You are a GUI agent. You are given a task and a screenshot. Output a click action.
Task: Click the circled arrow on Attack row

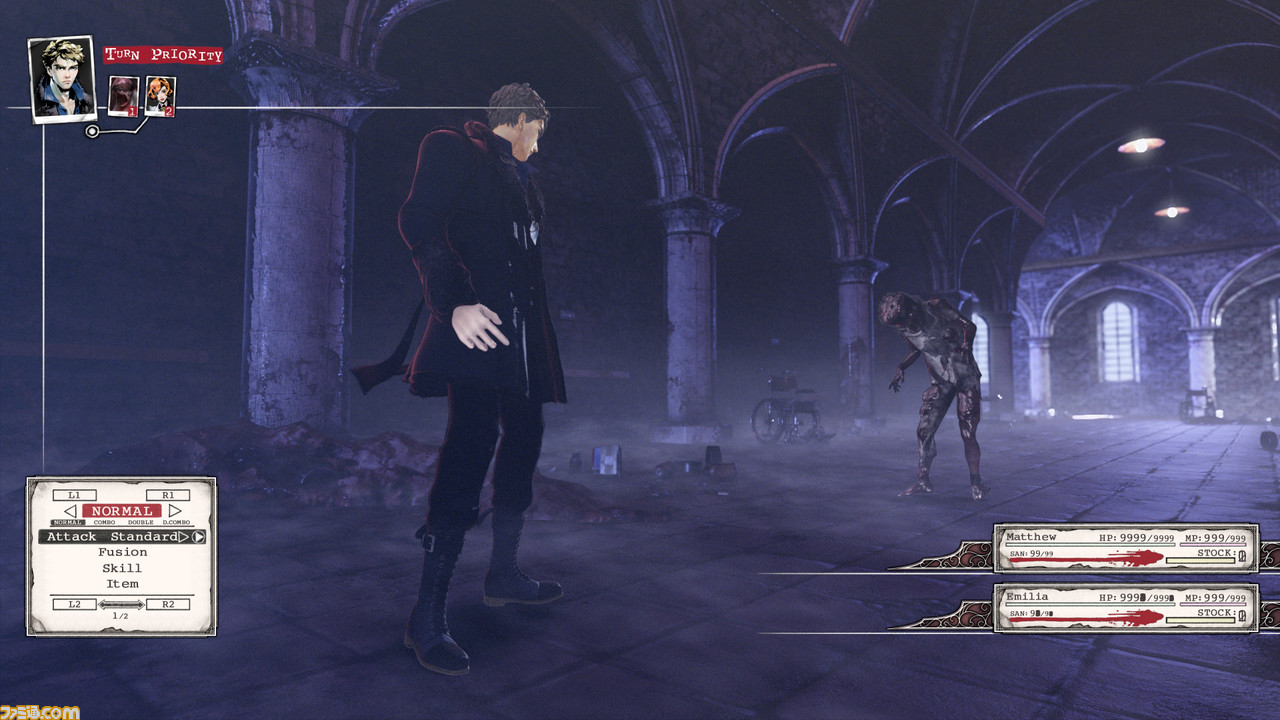click(199, 537)
